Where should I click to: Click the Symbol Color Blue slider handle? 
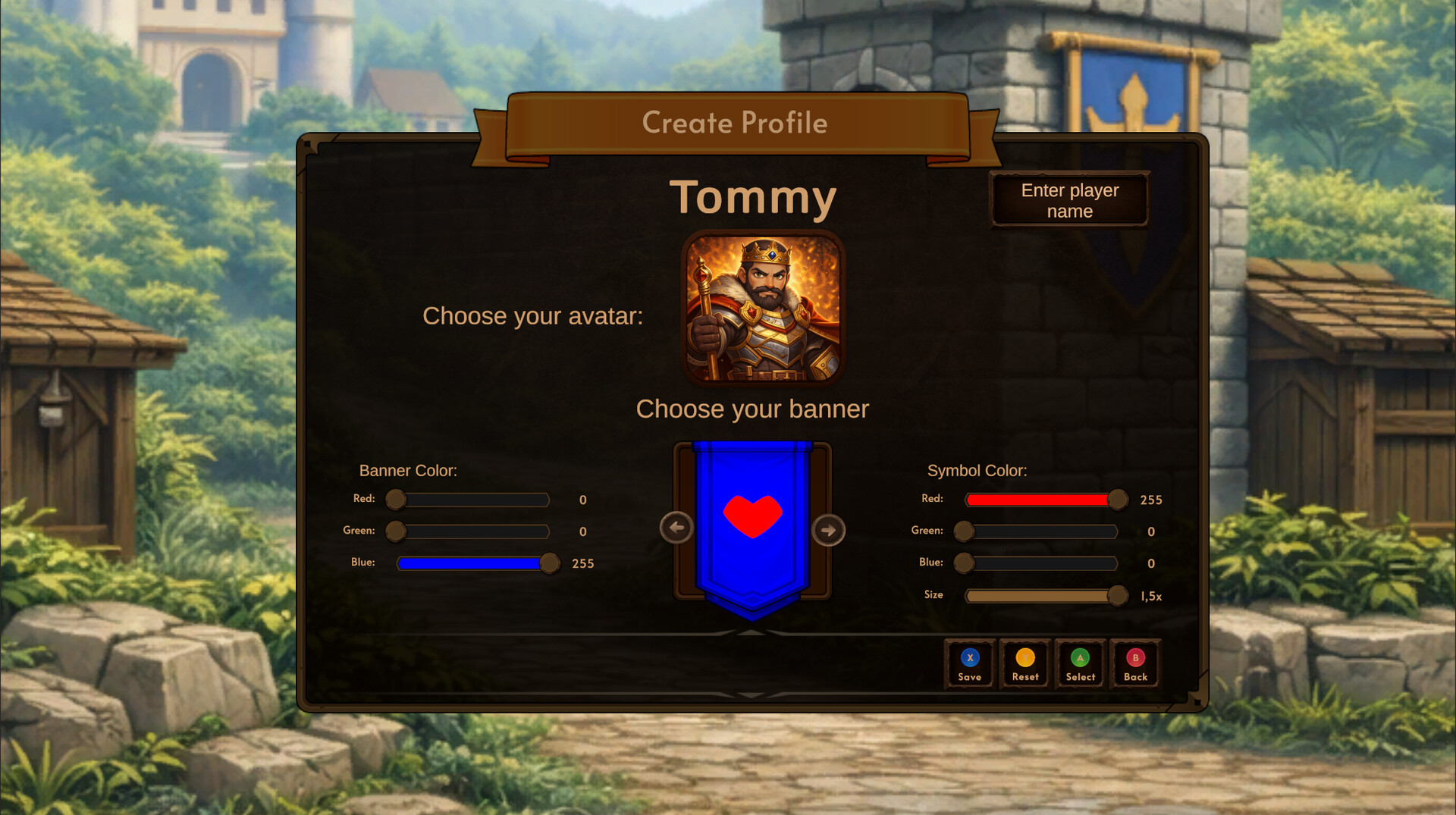[x=964, y=563]
